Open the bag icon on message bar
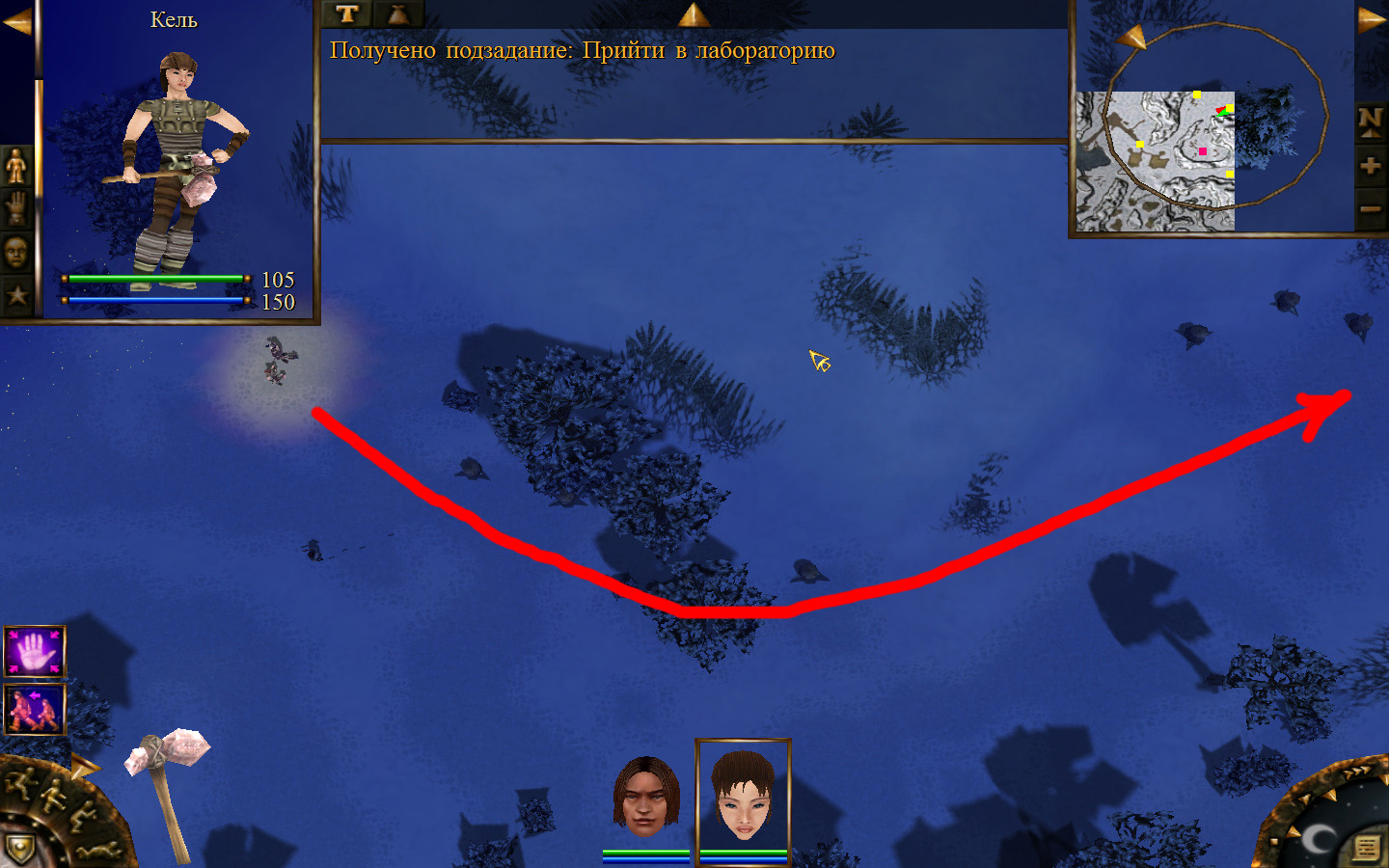 click(398, 14)
